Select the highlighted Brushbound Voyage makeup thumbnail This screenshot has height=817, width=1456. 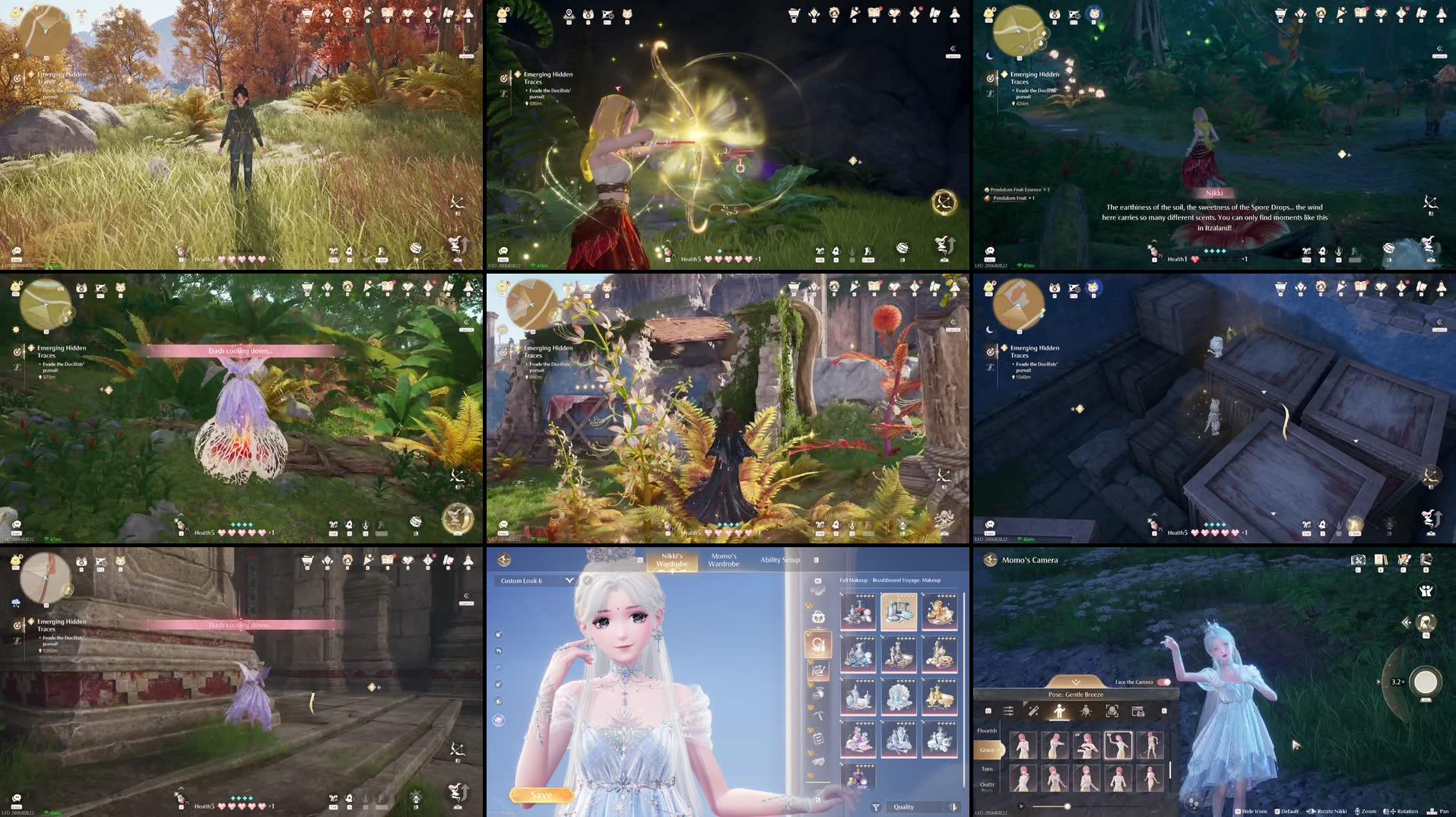(x=901, y=611)
